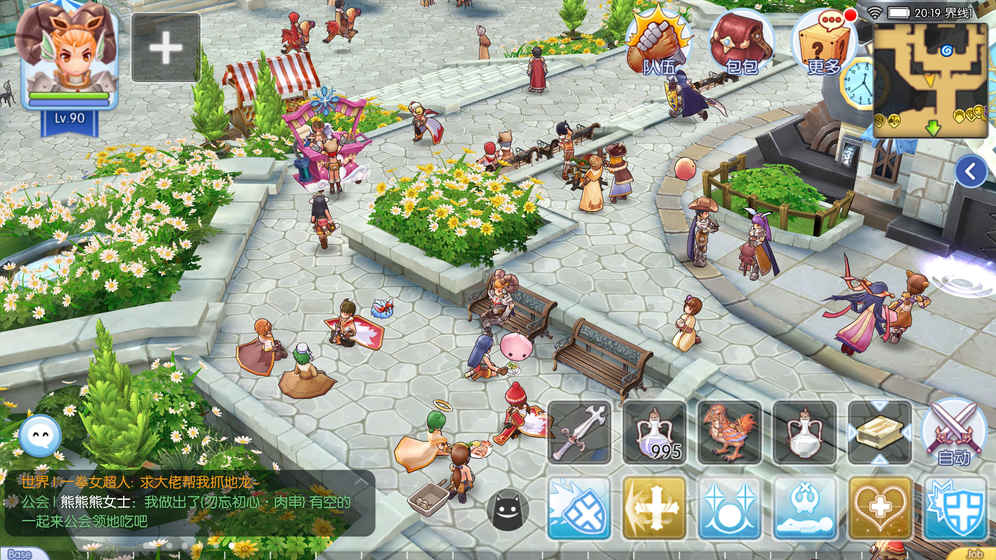The width and height of the screenshot is (996, 560).
Task: Cast the golden heart healing skill
Action: tap(879, 508)
